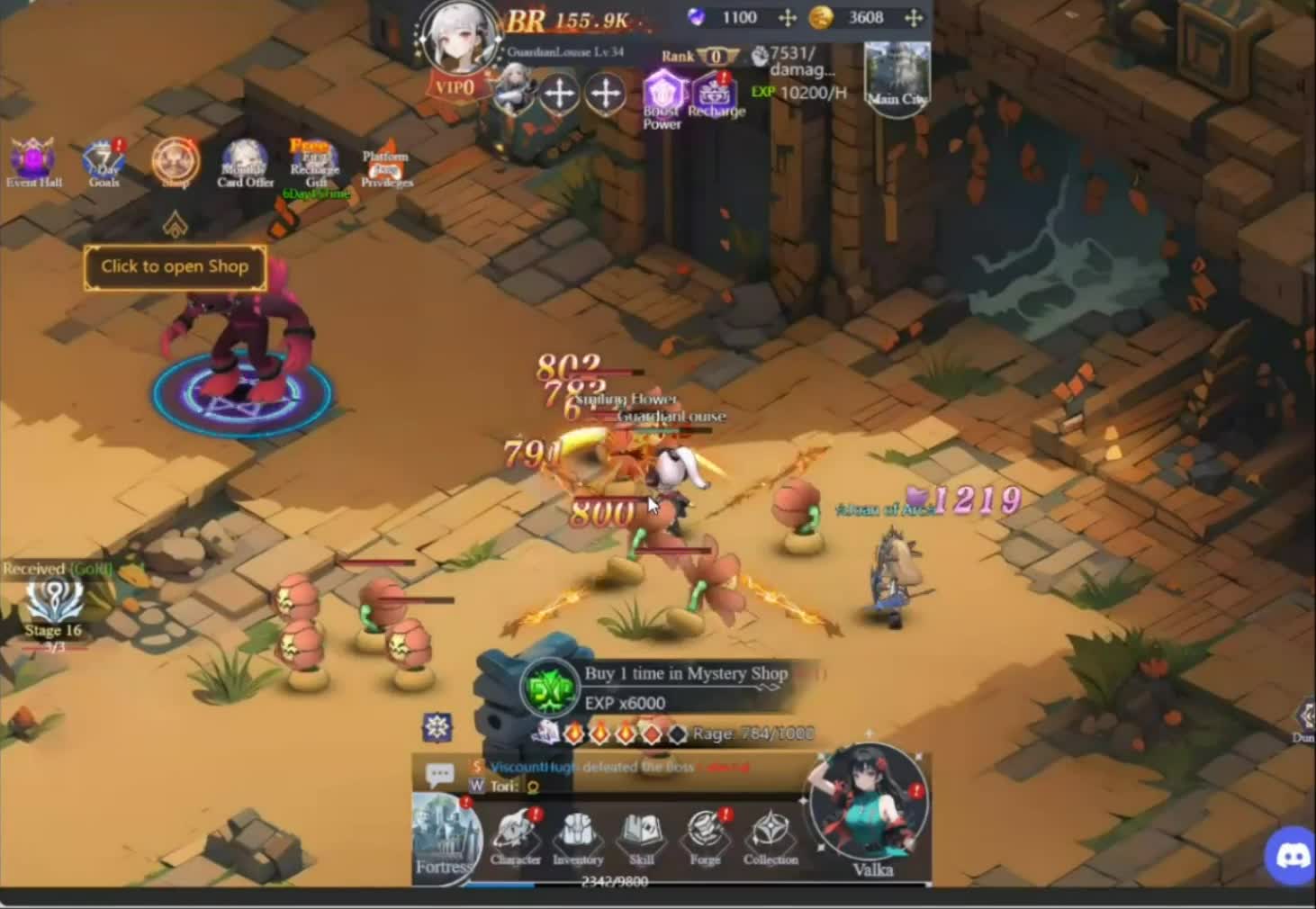View the Monthly Card Offer

[245, 162]
